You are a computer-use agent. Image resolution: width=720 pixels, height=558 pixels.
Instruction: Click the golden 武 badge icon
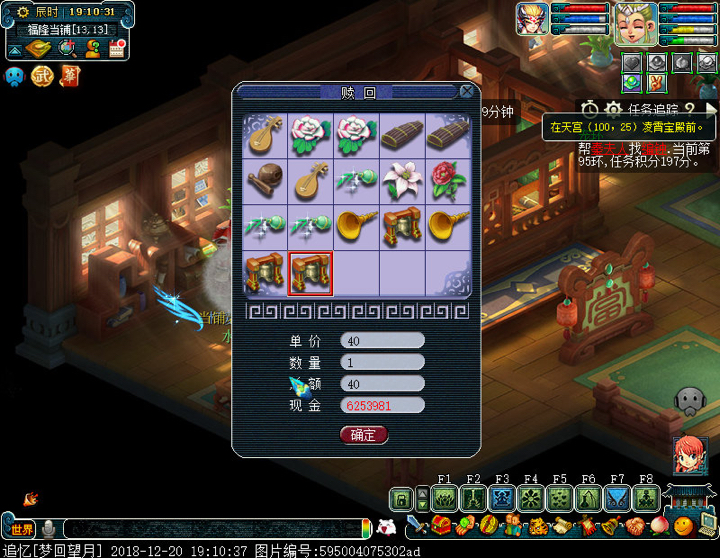point(42,76)
